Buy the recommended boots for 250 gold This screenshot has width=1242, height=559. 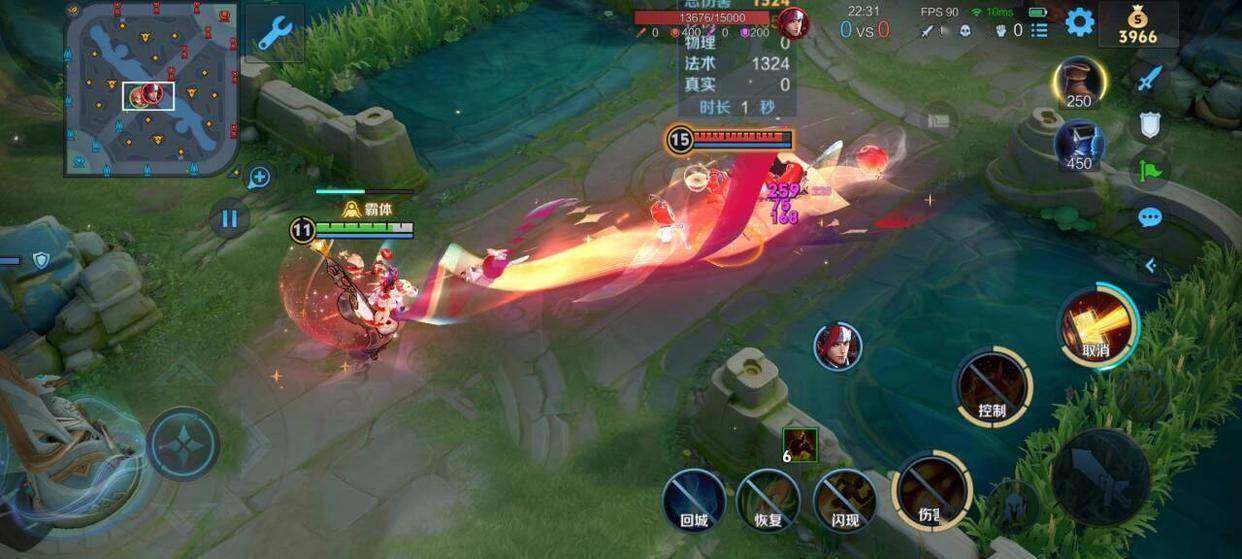(x=1079, y=84)
